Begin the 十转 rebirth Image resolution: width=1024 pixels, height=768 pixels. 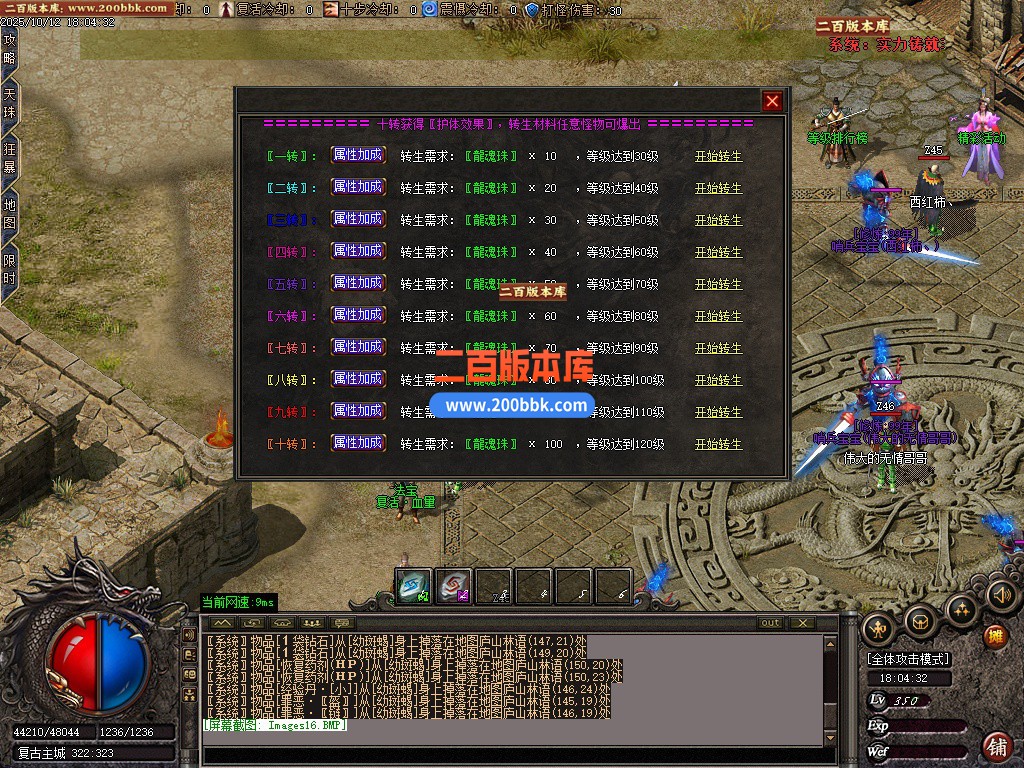[718, 444]
